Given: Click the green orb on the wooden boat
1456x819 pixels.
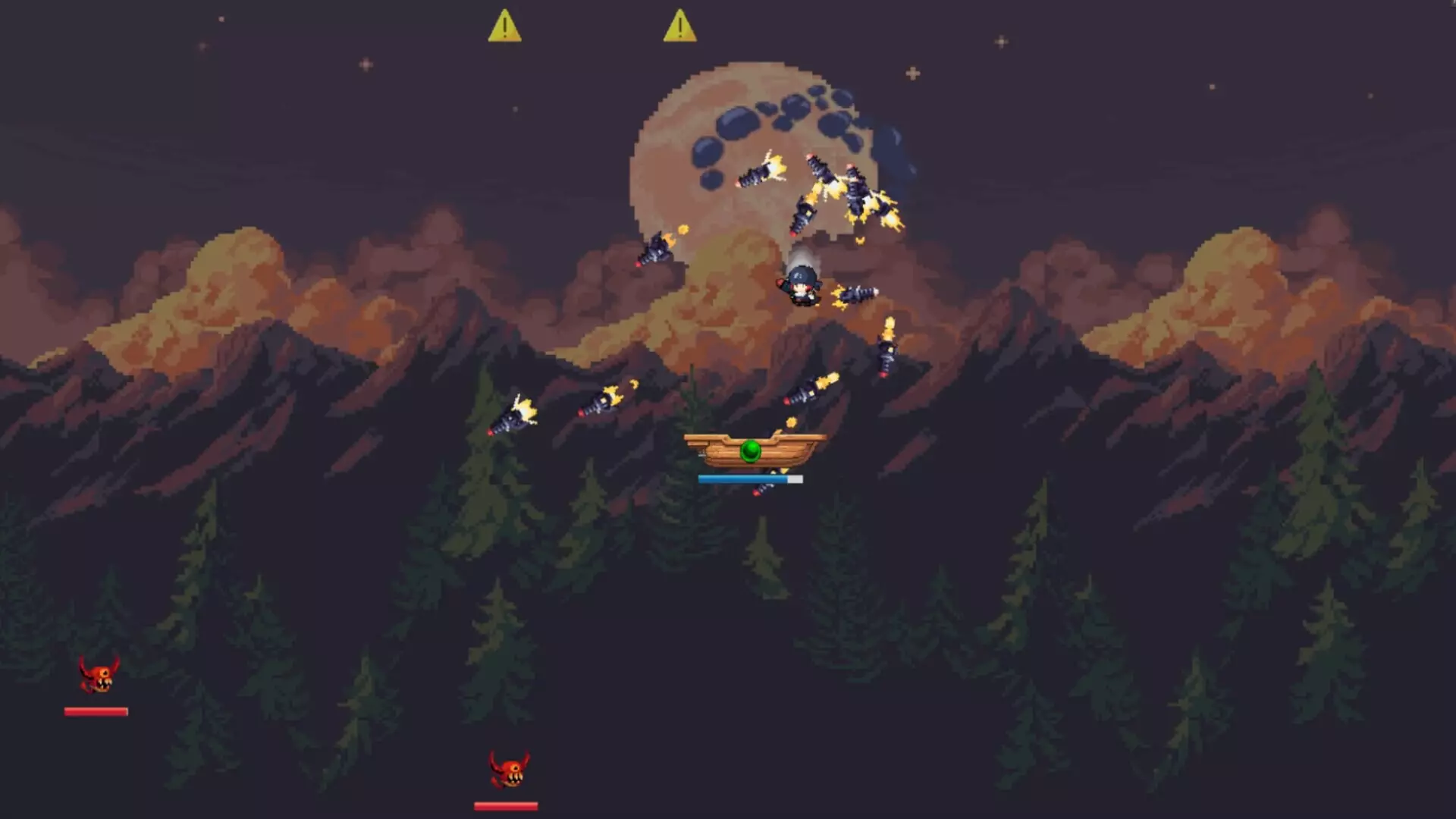Looking at the screenshot, I should click(750, 451).
